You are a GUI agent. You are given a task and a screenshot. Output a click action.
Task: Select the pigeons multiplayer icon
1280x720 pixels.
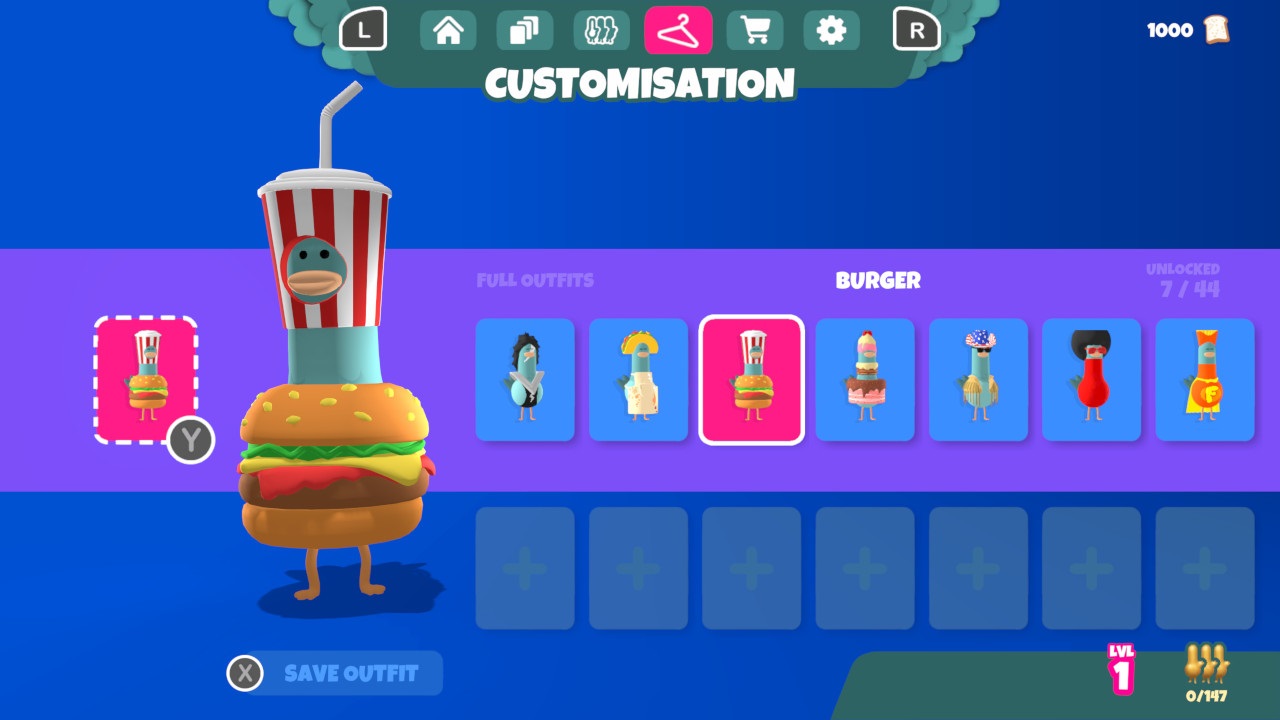pyautogui.click(x=601, y=30)
